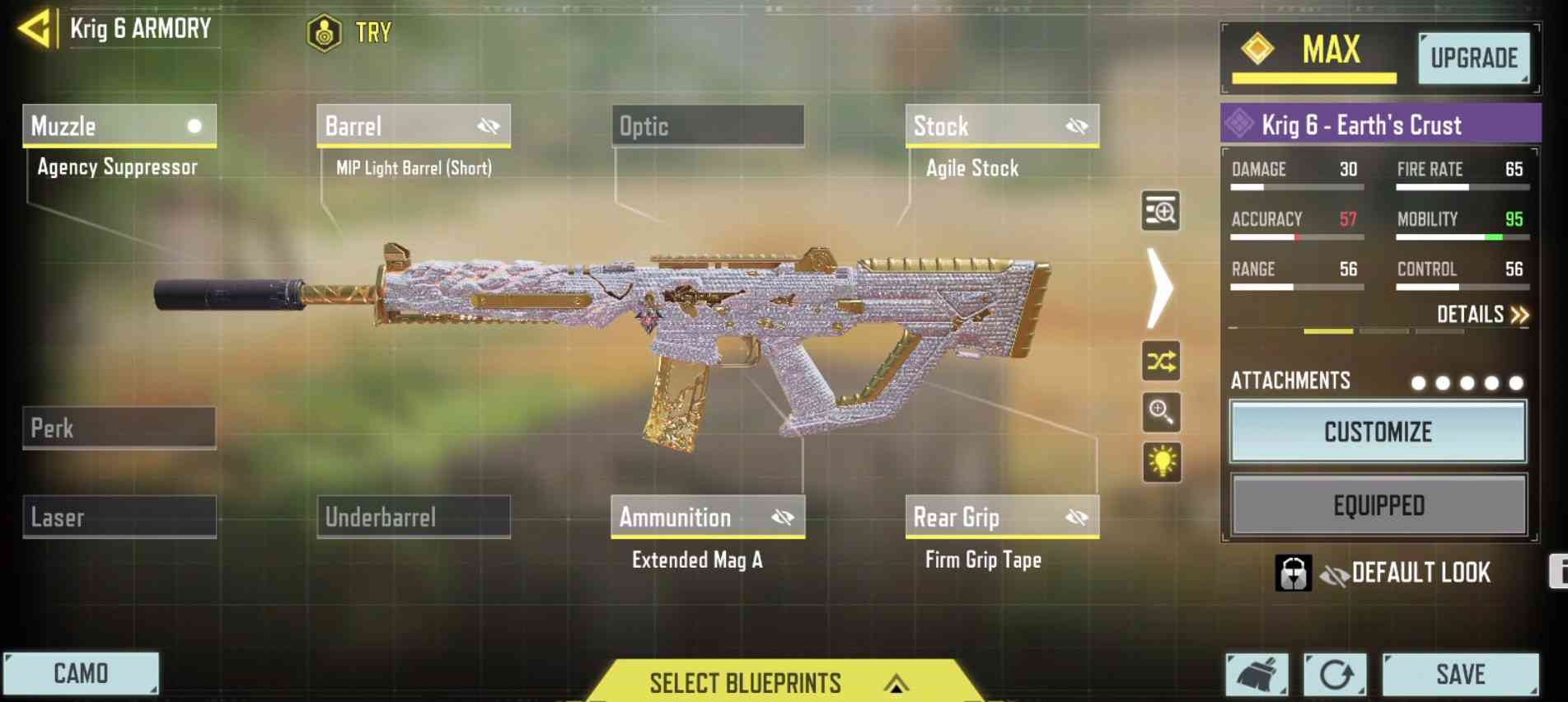Select the empty Perk slot
This screenshot has width=1568, height=702.
point(119,428)
